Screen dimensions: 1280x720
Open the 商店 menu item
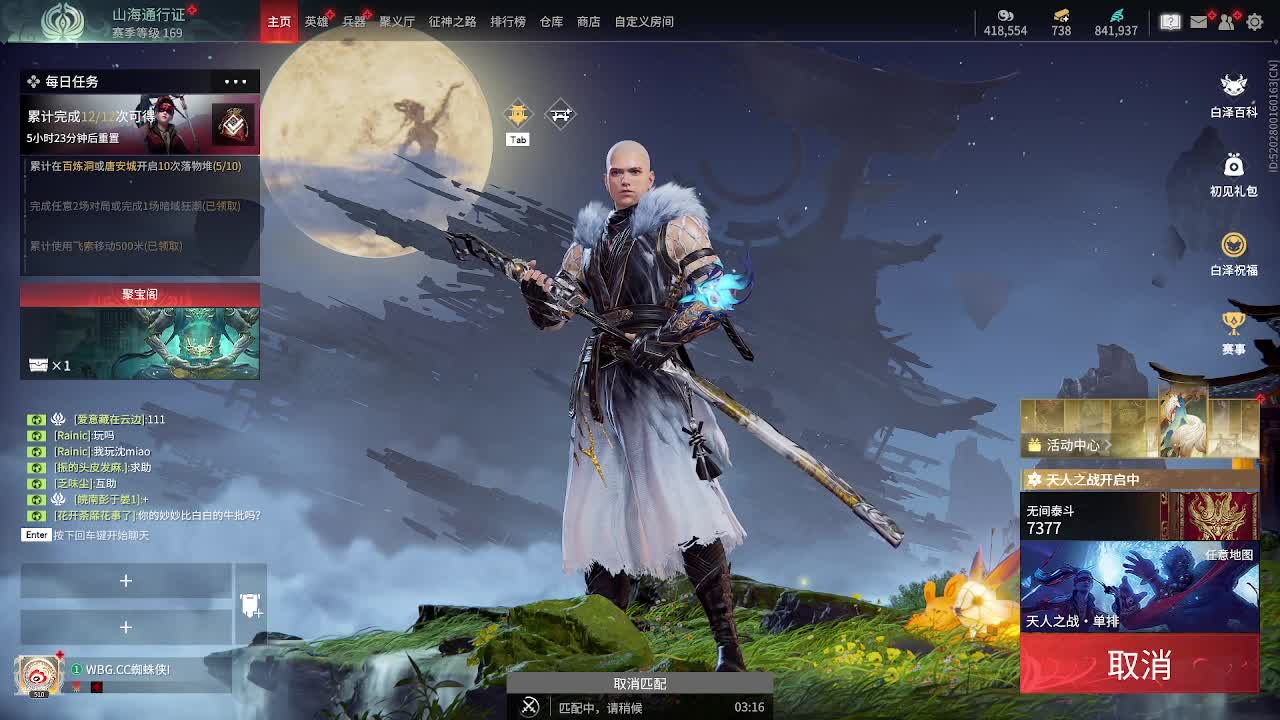[x=587, y=21]
